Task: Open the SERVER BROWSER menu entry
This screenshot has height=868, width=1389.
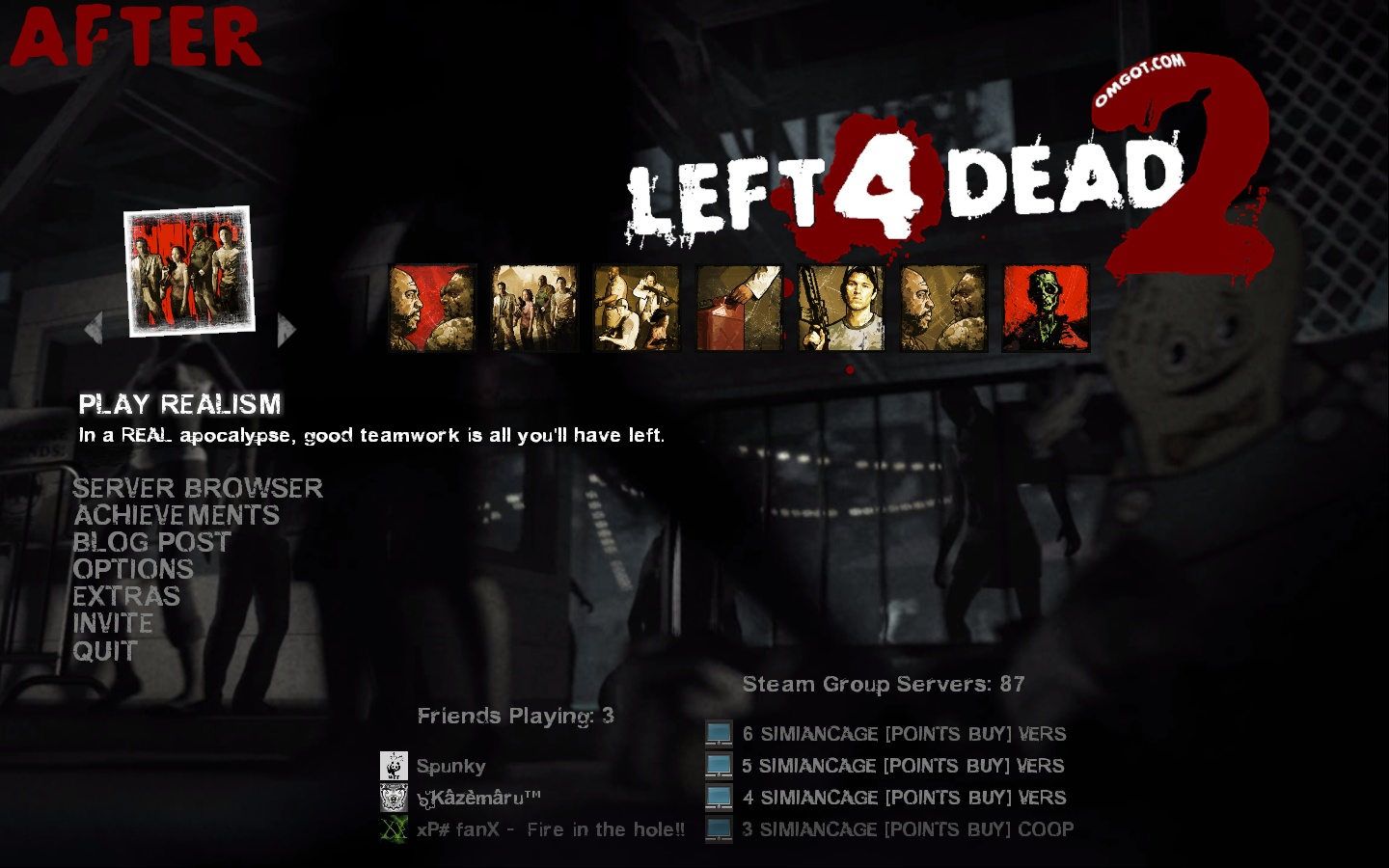Action: click(x=200, y=488)
